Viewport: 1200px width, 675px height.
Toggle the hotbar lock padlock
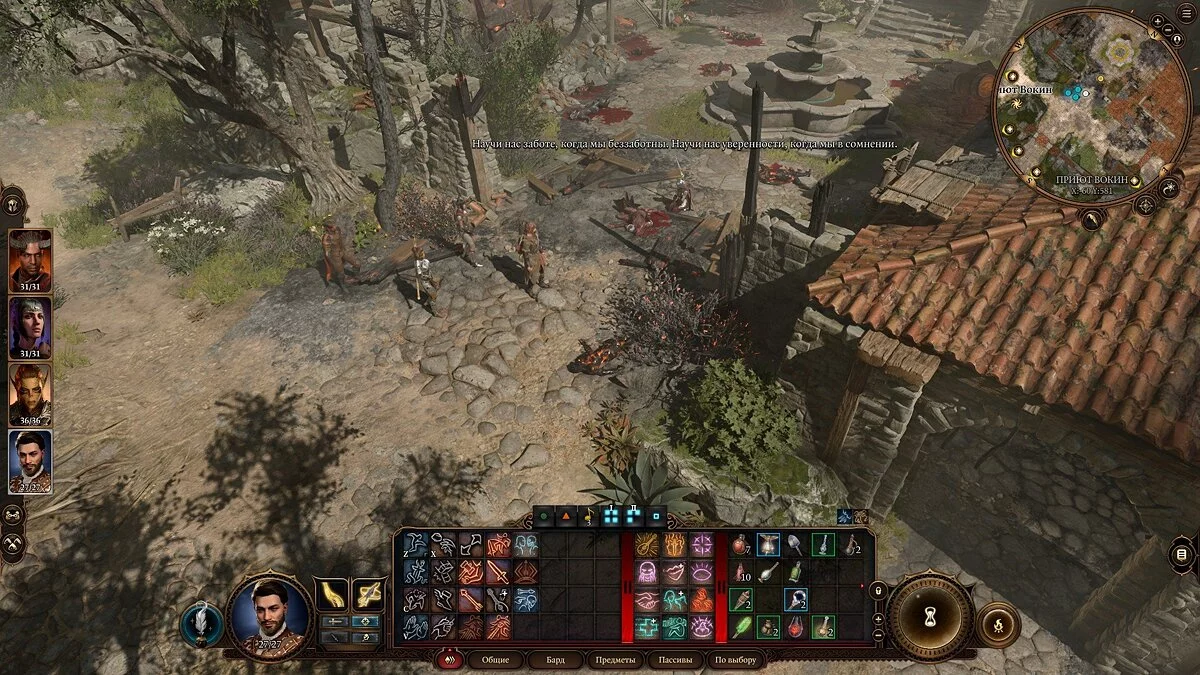click(878, 591)
